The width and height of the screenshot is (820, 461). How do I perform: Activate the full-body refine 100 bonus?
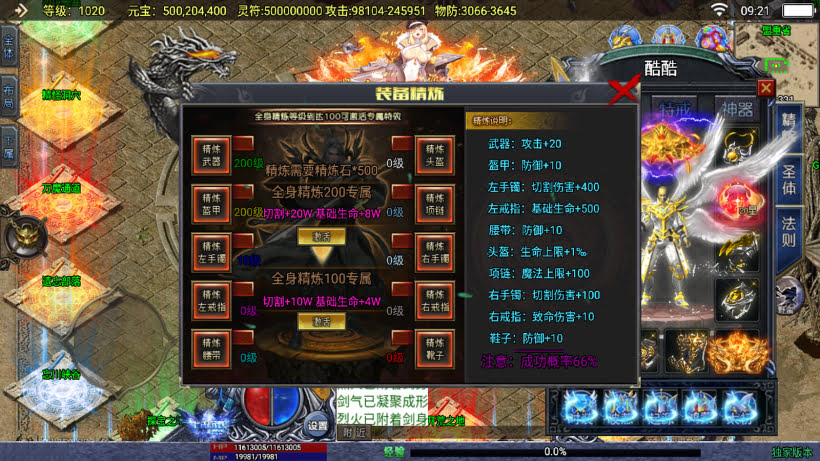(322, 321)
